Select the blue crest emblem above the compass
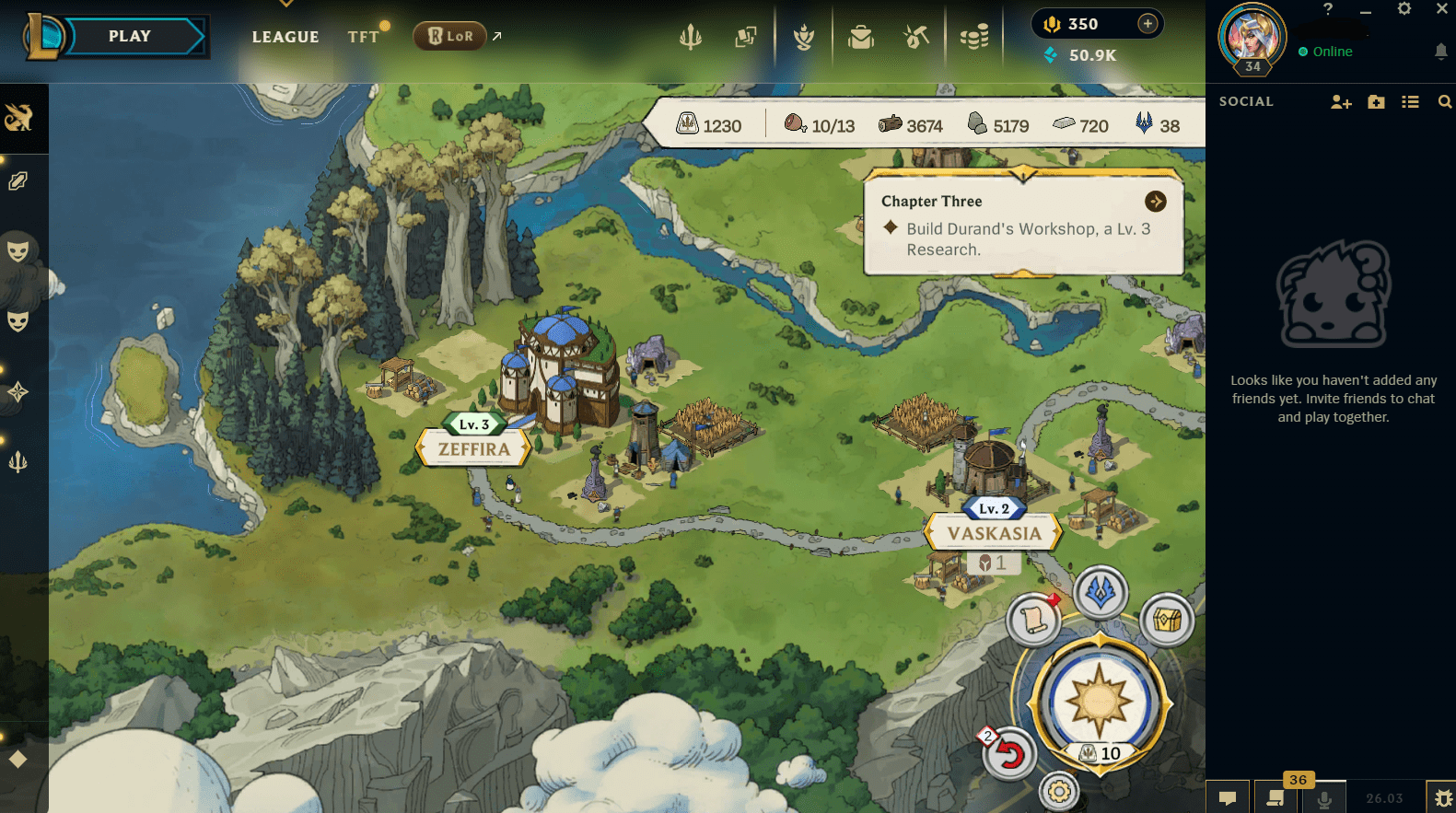1456x813 pixels. 1101,594
